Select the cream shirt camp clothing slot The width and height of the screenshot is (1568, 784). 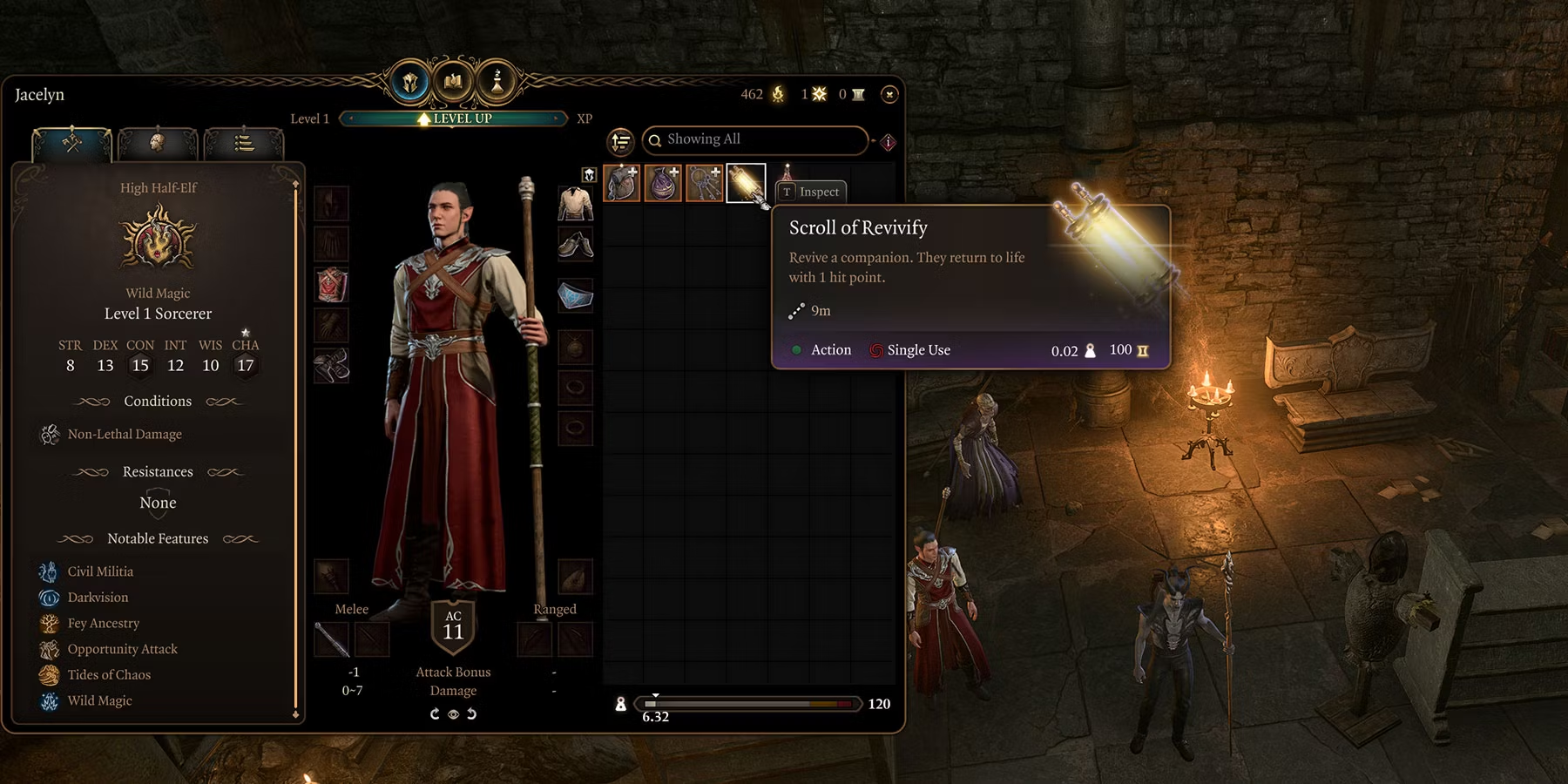575,204
